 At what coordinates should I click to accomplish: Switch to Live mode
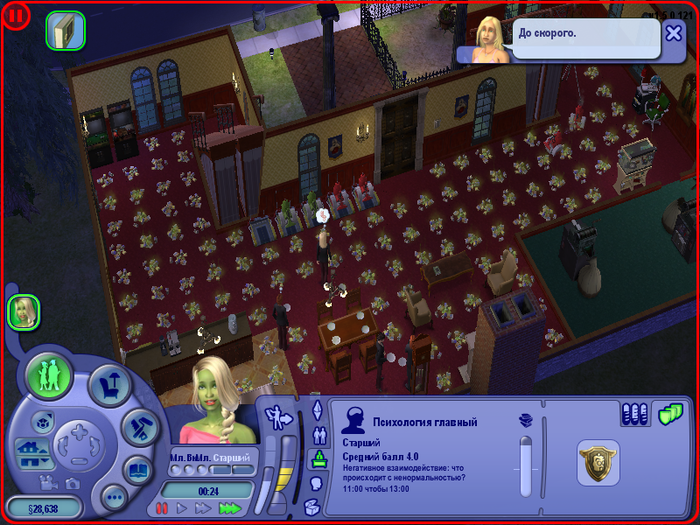pos(48,376)
